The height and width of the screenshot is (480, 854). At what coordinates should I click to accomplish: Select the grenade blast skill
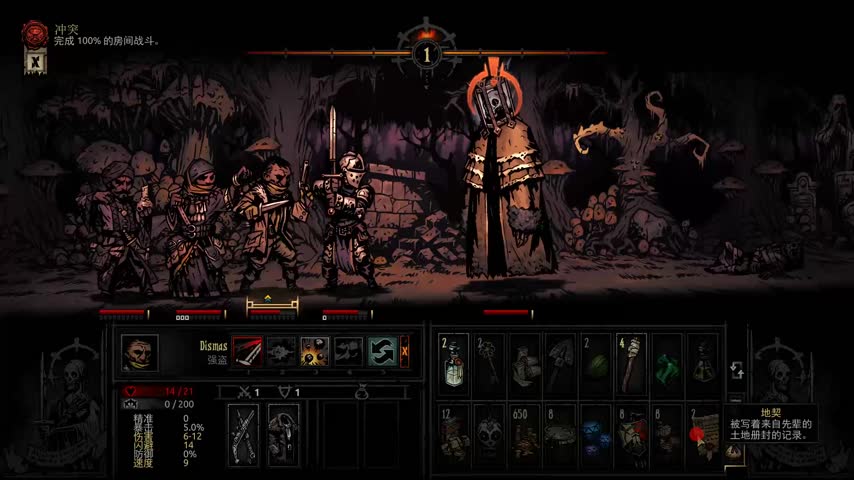315,351
